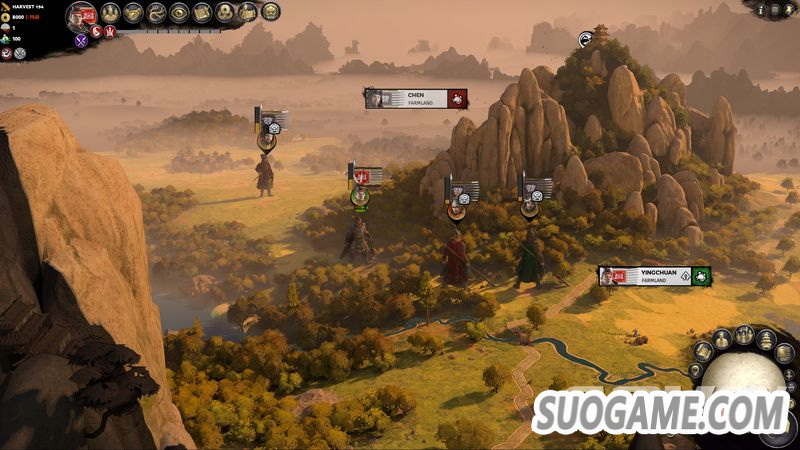Open the coiled serpent icon panel
The height and width of the screenshot is (450, 800).
[x=156, y=13]
